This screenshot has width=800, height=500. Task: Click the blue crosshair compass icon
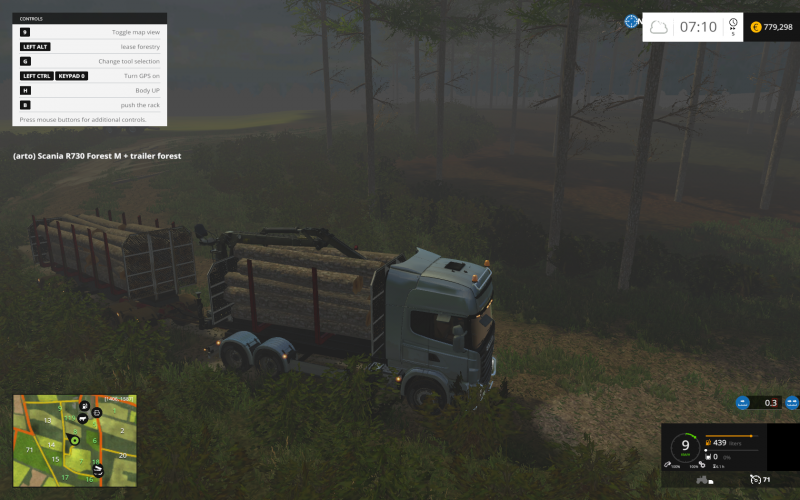pos(632,21)
